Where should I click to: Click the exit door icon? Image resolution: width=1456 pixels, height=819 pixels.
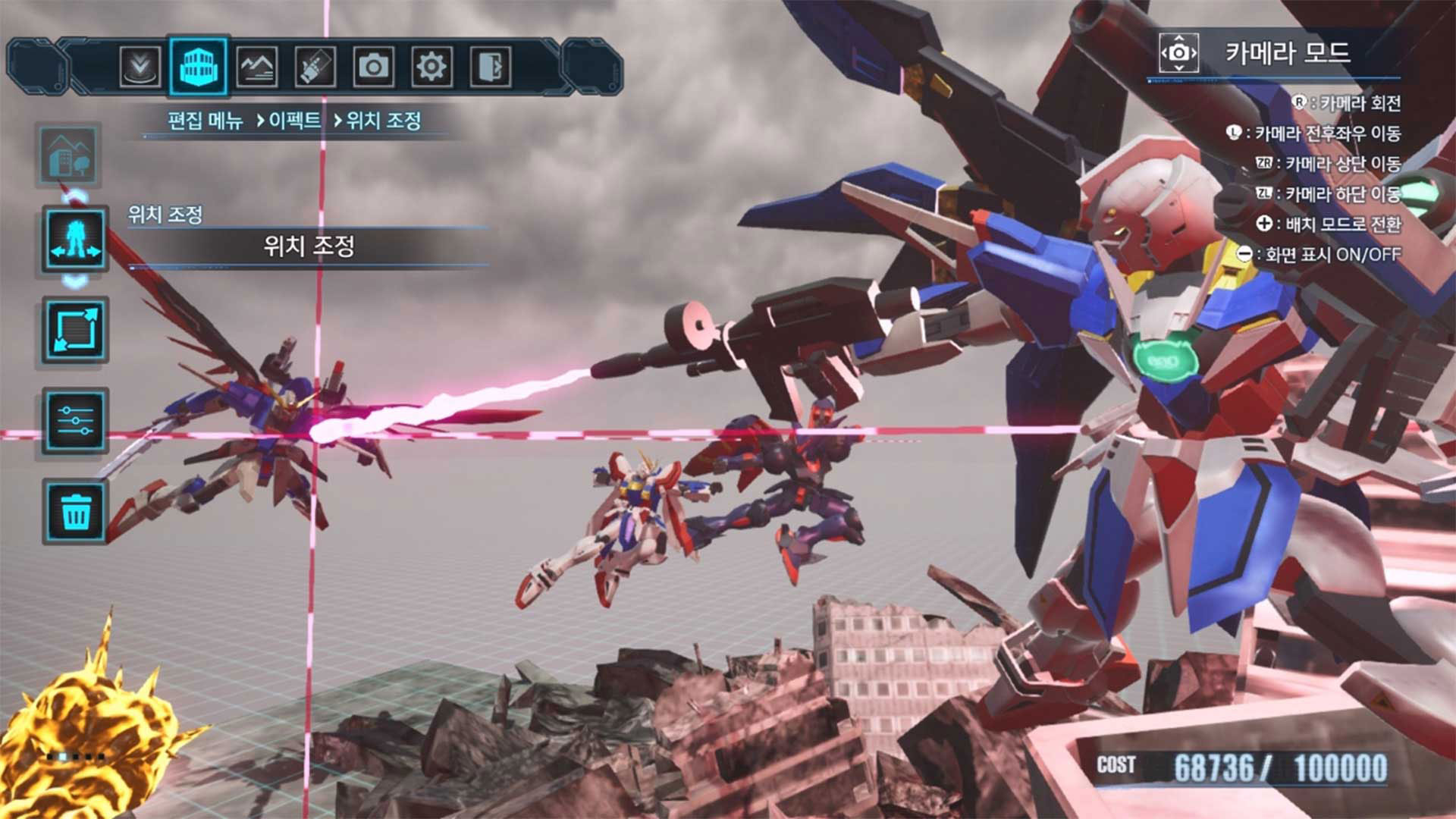(490, 67)
